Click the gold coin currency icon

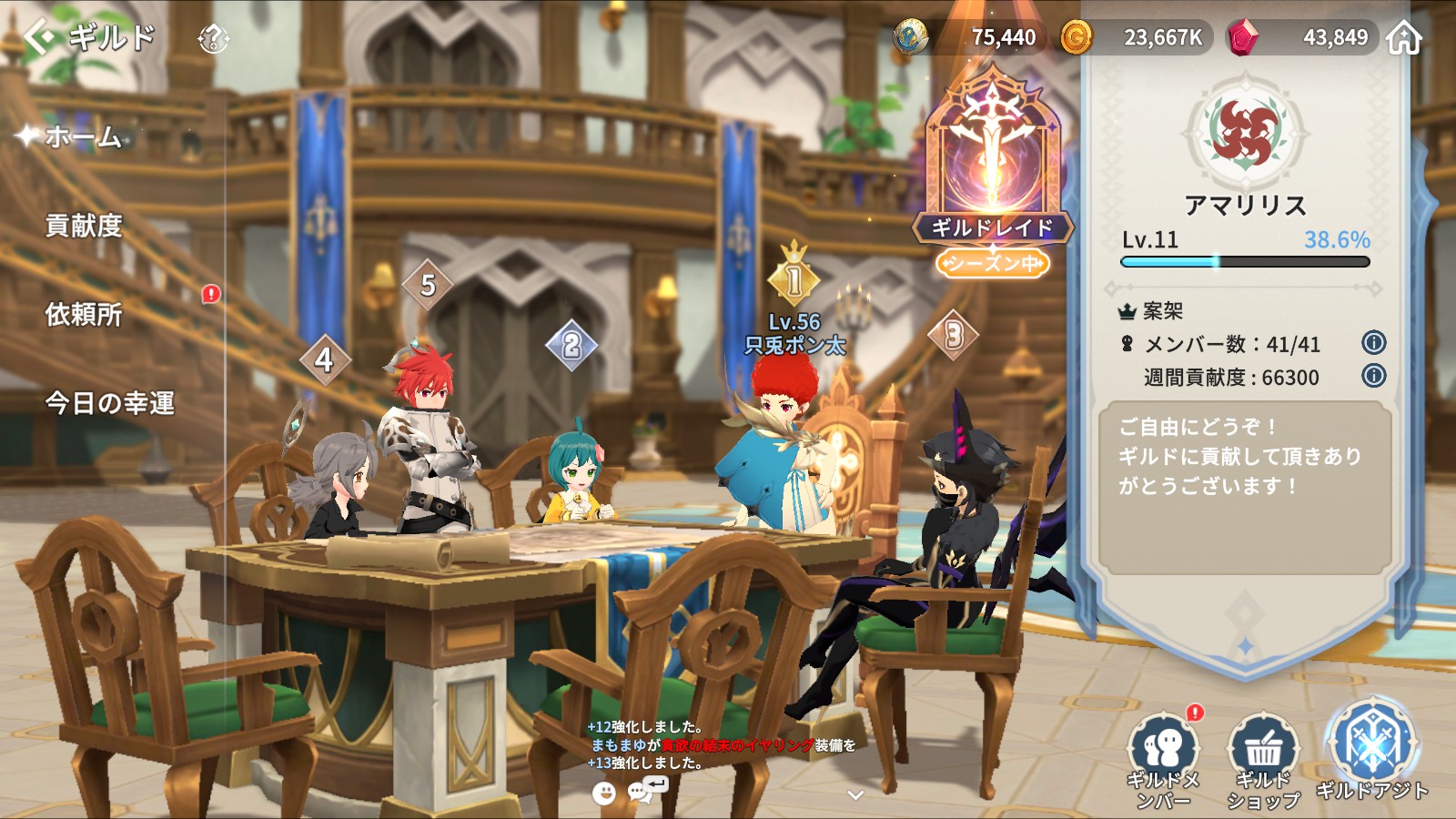1076,38
